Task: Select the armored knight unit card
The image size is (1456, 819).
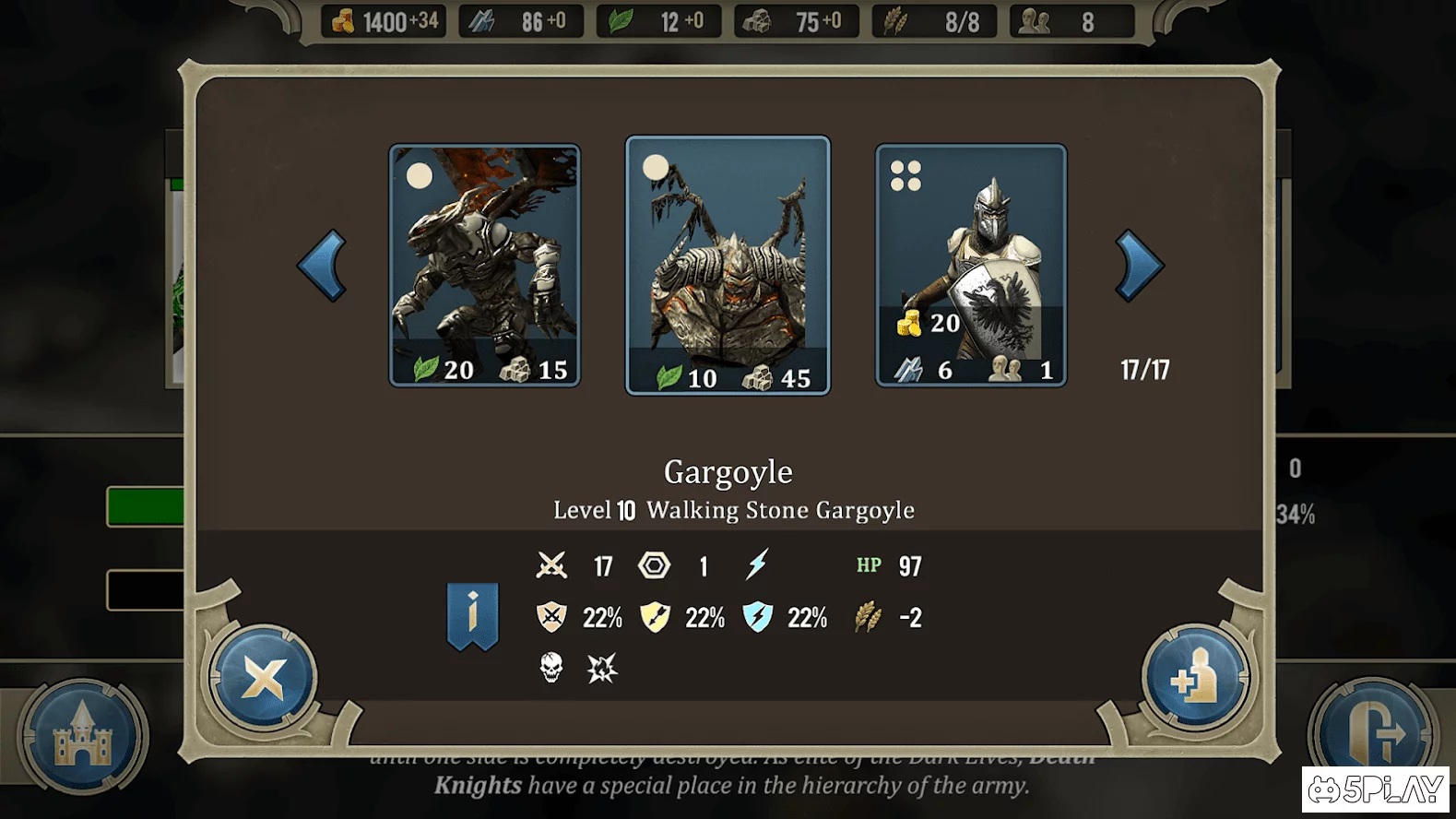Action: pos(971,266)
